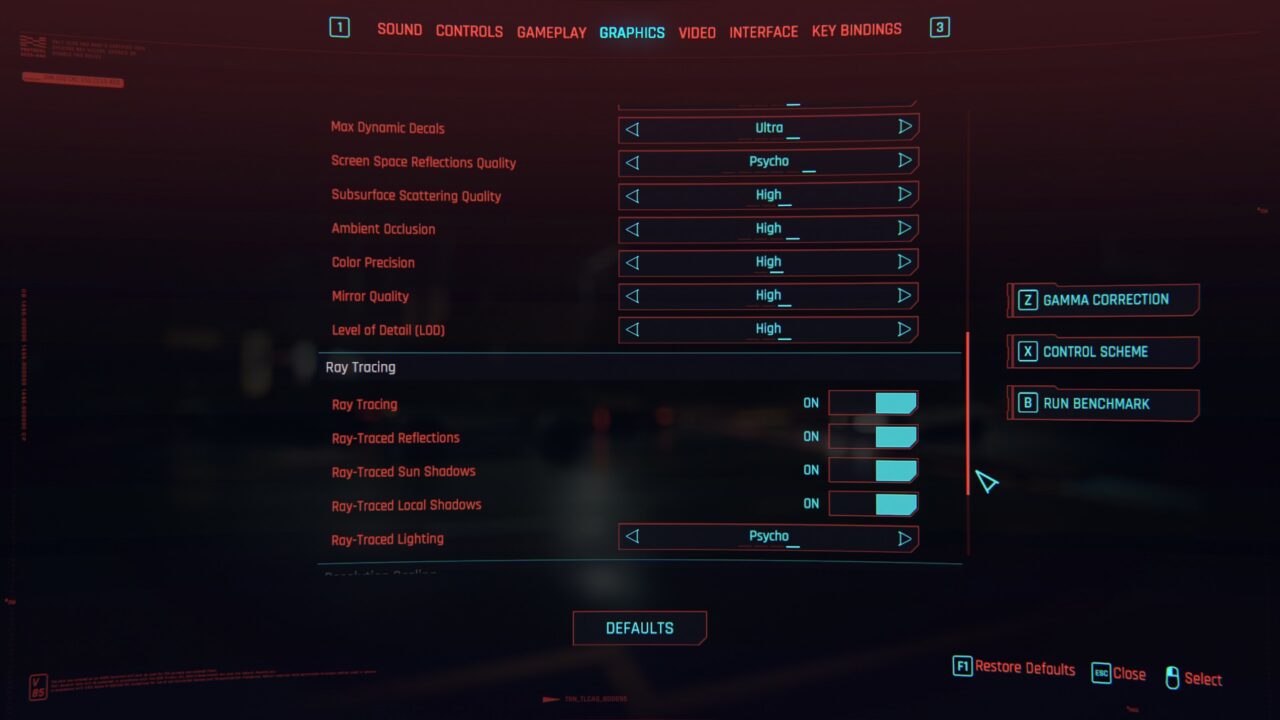1280x720 pixels.
Task: Toggle Ray Tracing off
Action: [x=873, y=402]
